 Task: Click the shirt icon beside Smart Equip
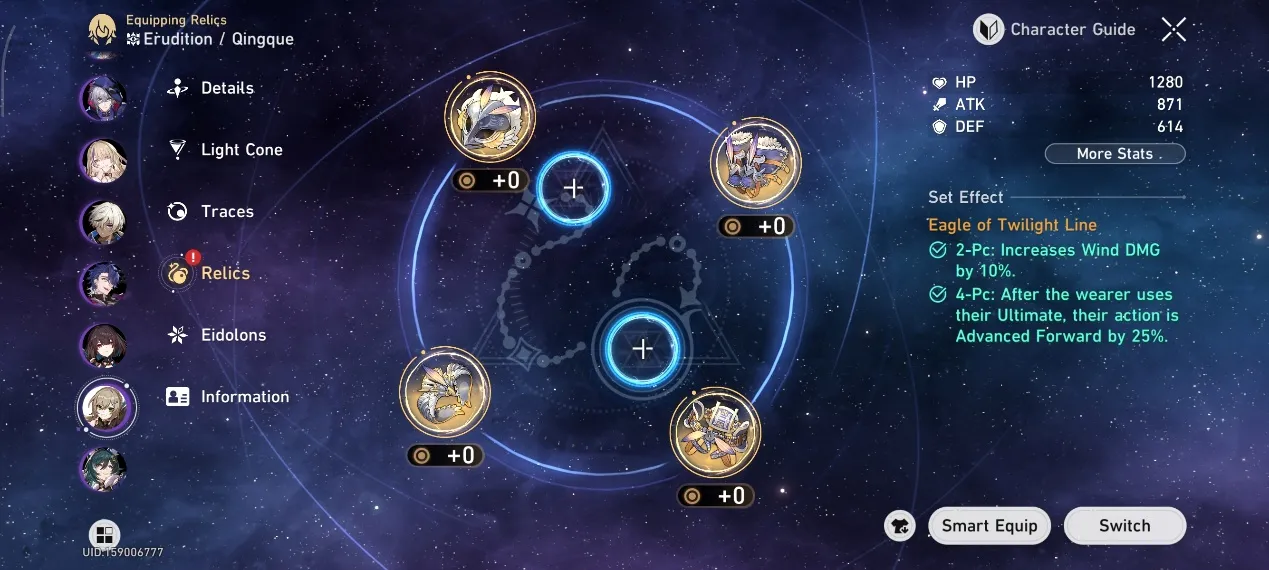tap(900, 526)
